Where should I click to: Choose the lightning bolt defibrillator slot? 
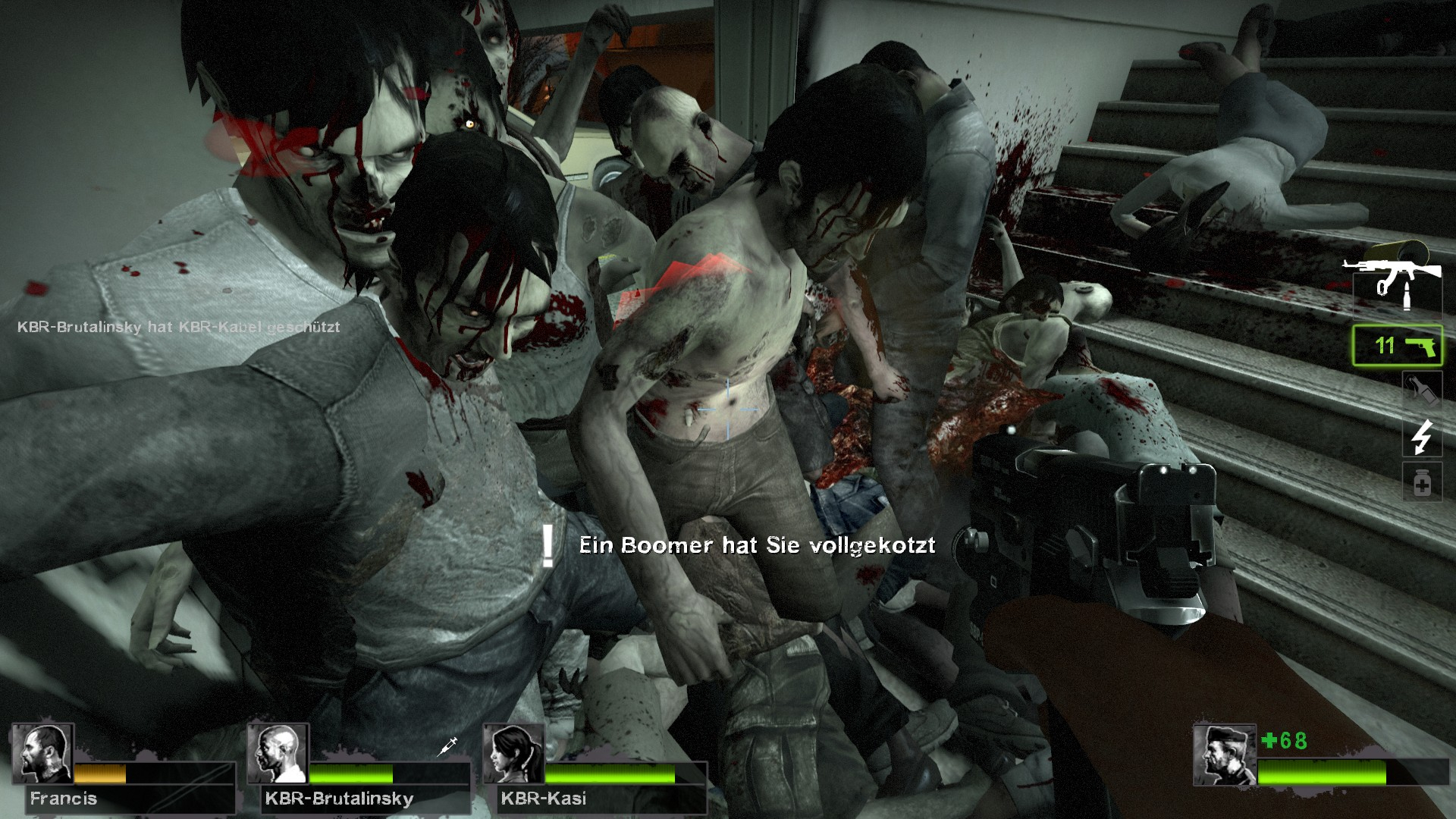[x=1422, y=437]
